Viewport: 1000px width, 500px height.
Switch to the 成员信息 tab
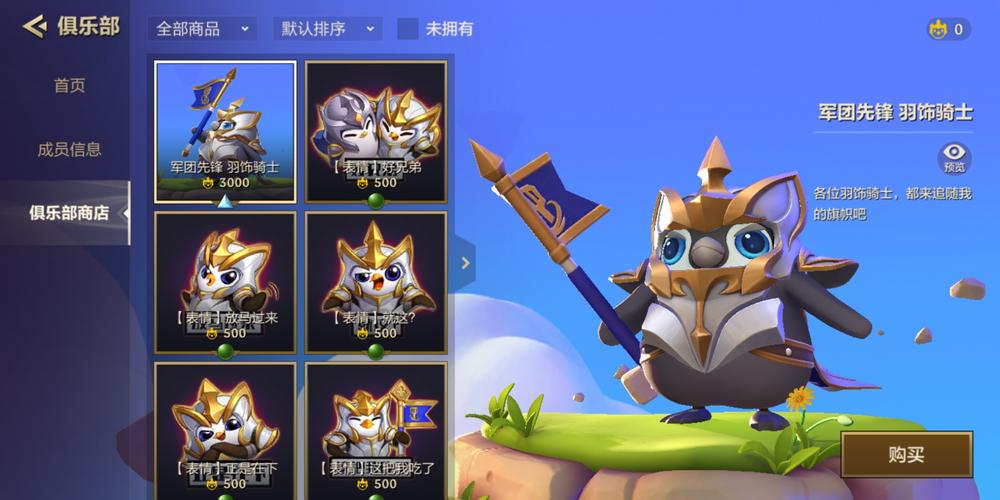[69, 149]
